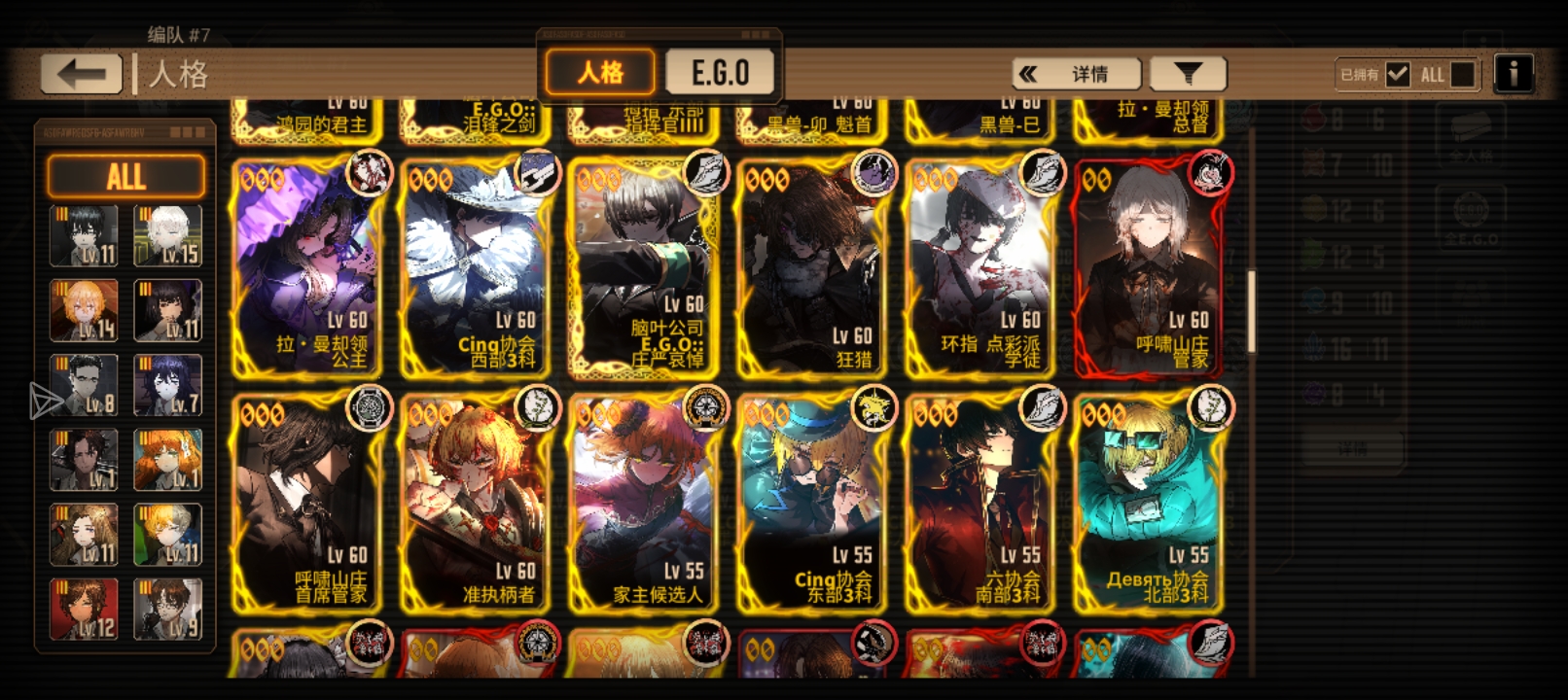The height and width of the screenshot is (700, 1568).
Task: Switch to the E.G.O tab
Action: 721,69
